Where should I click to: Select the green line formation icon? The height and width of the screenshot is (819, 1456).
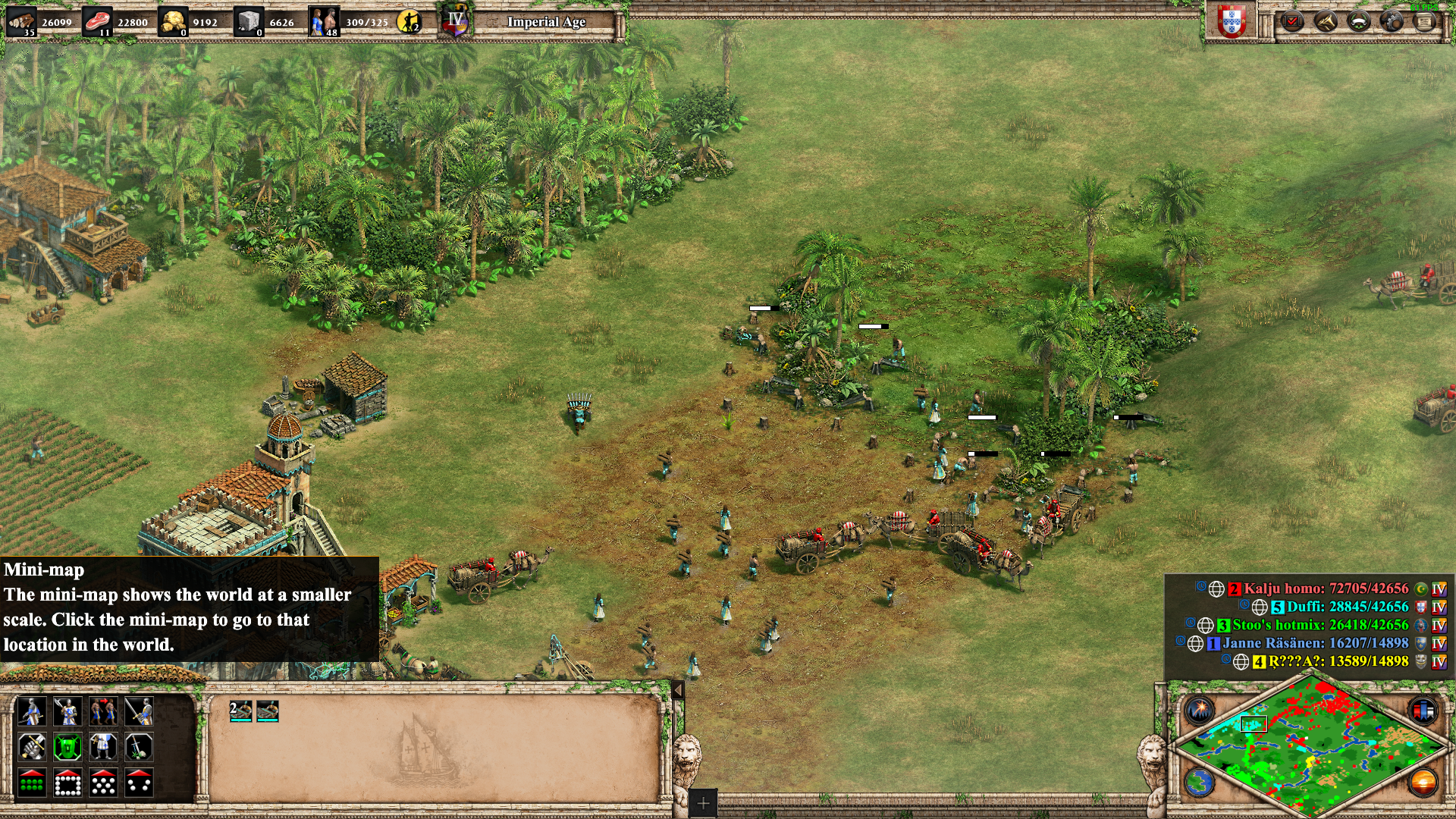32,783
